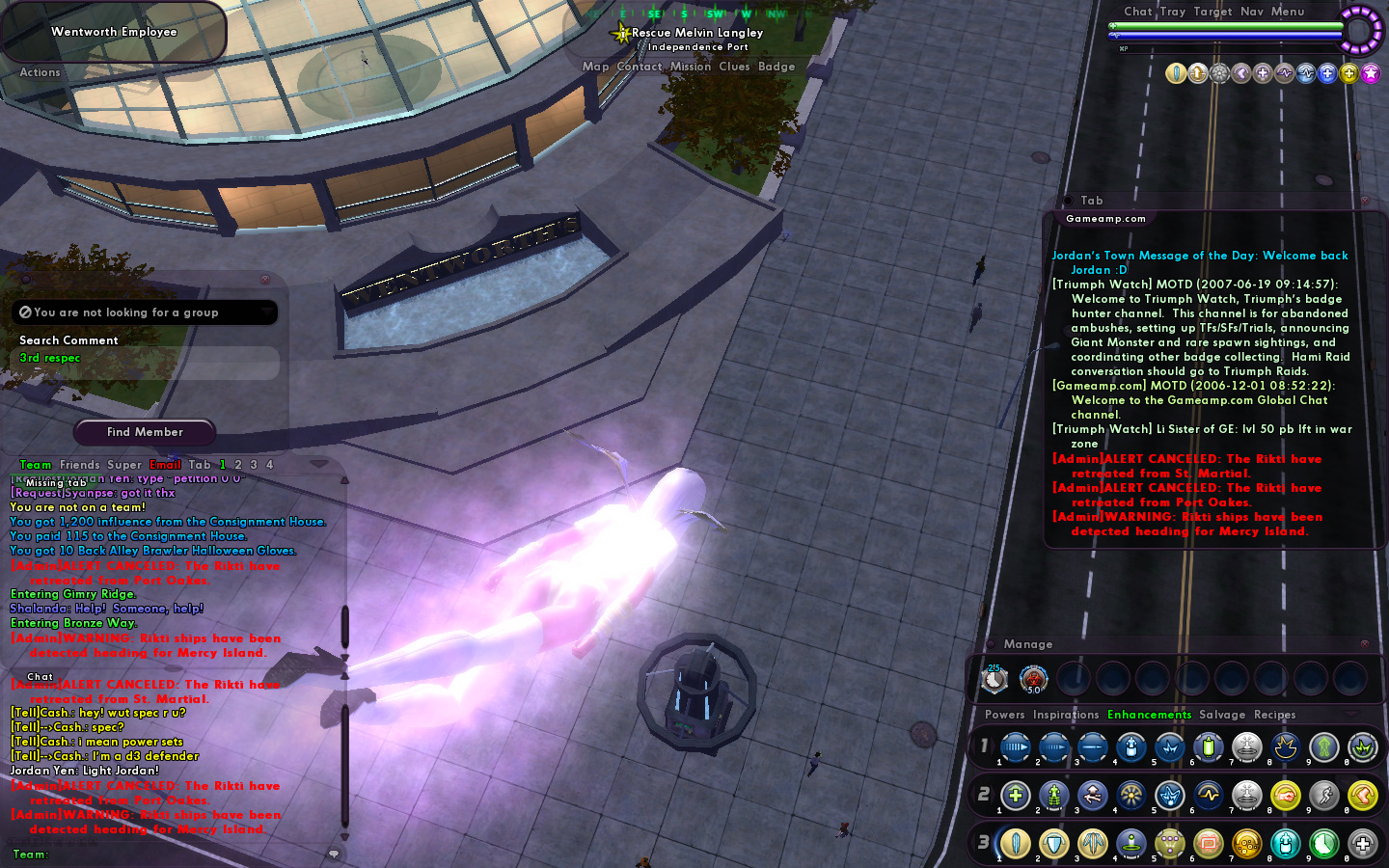Open the Badge window
Screen dimensions: 1389x868
(x=776, y=67)
